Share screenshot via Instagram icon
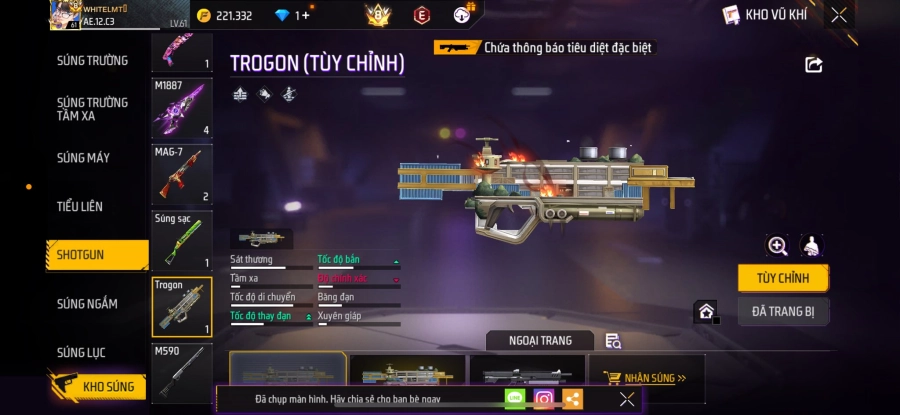This screenshot has width=900, height=415. pos(544,399)
